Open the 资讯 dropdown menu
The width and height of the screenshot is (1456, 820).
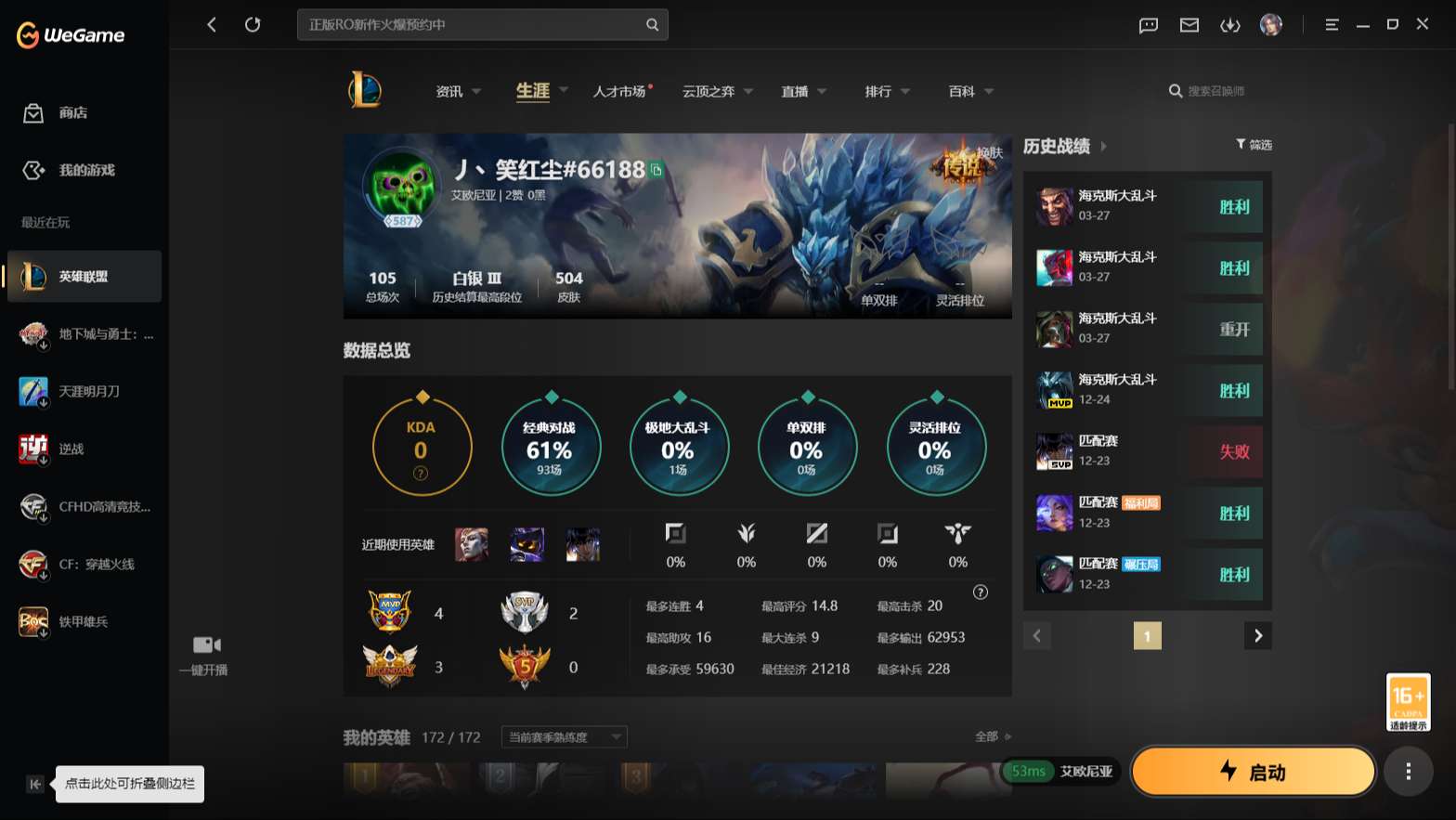coord(457,91)
